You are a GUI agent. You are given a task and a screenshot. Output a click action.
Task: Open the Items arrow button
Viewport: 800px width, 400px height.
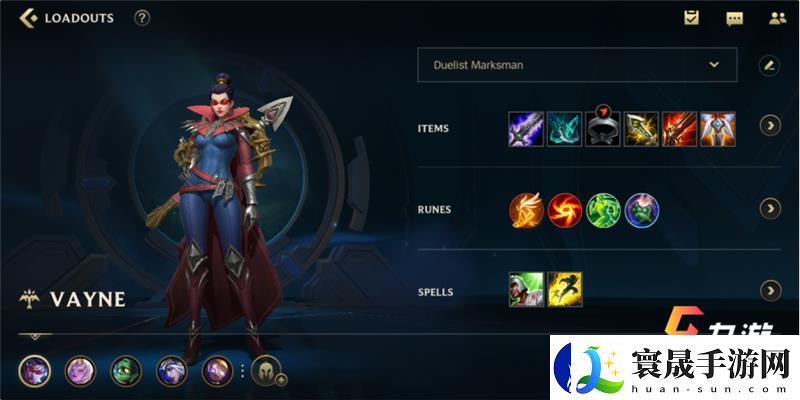[x=769, y=126]
